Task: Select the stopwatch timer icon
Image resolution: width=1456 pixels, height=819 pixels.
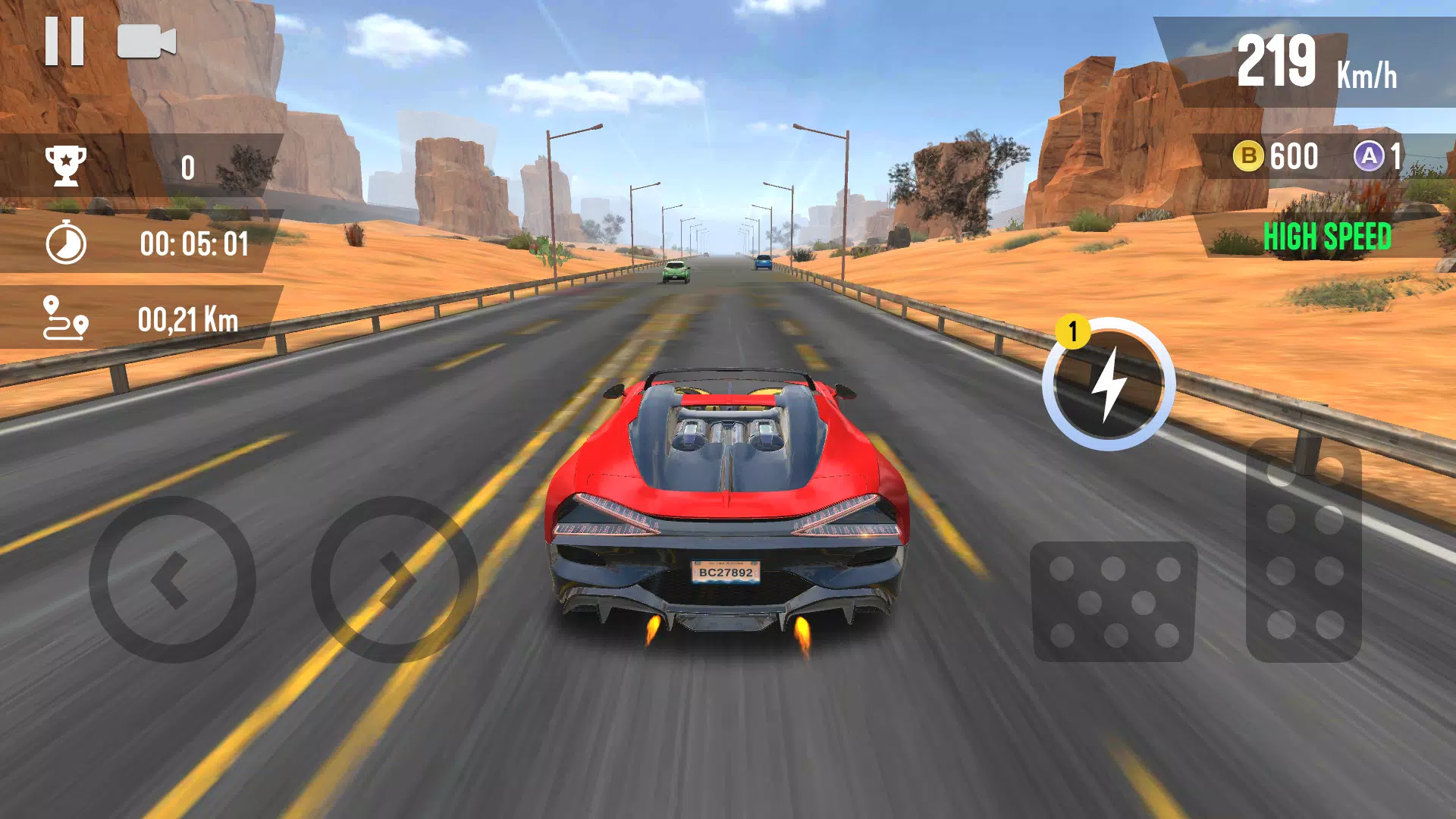Action: coord(67,244)
